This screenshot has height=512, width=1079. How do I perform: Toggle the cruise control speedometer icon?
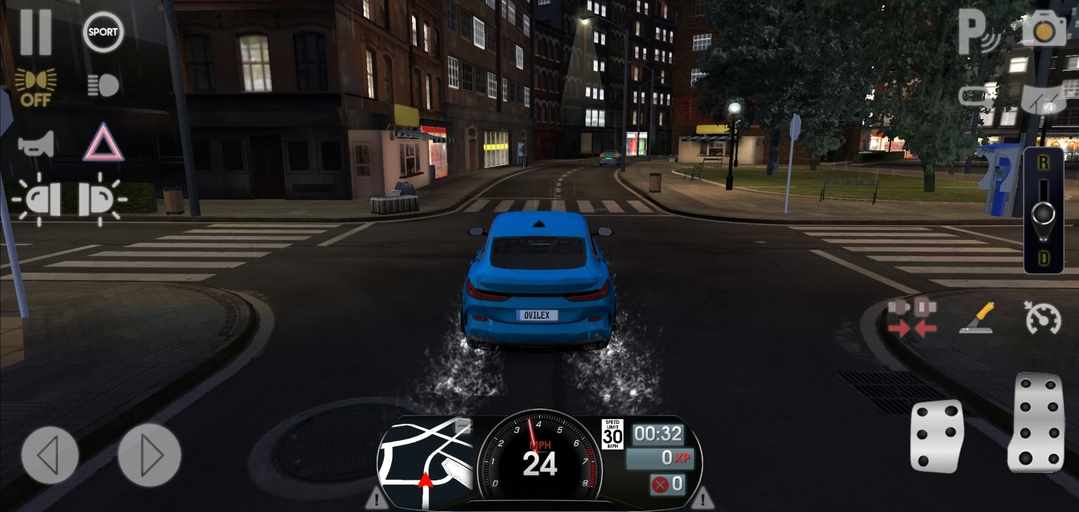point(1042,318)
